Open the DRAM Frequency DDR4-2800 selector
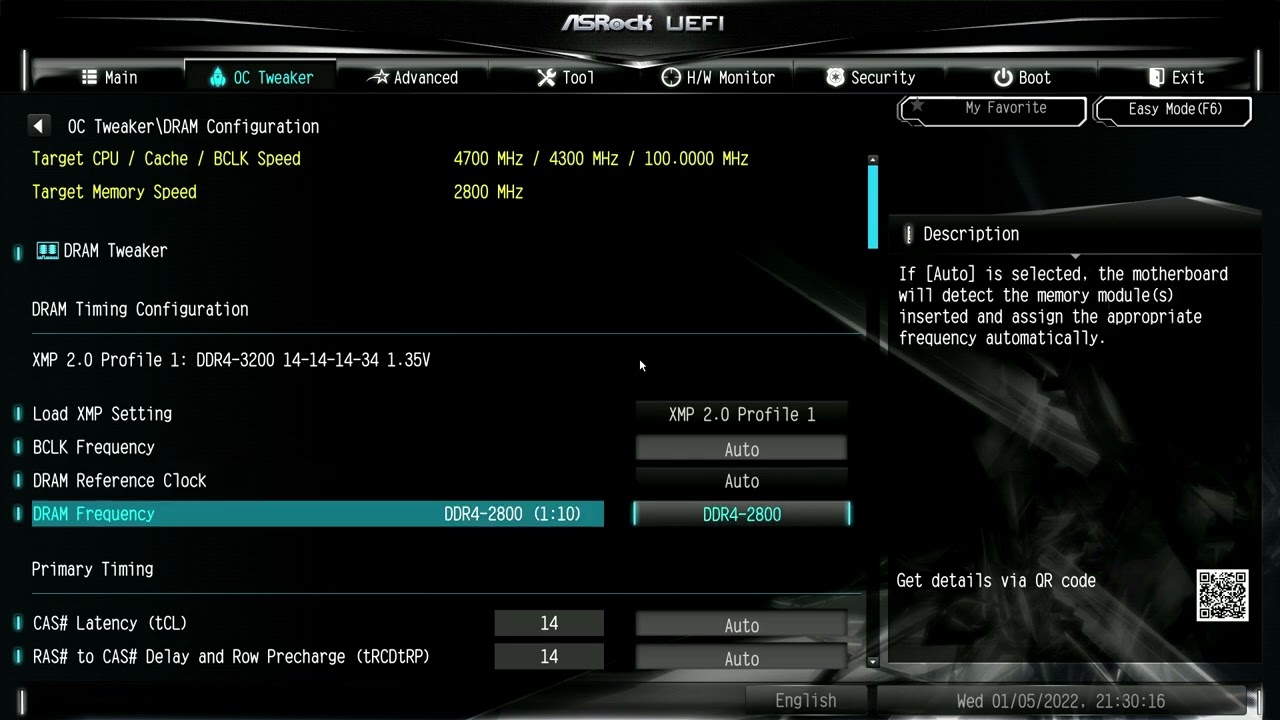Viewport: 1280px width, 720px height. 741,514
